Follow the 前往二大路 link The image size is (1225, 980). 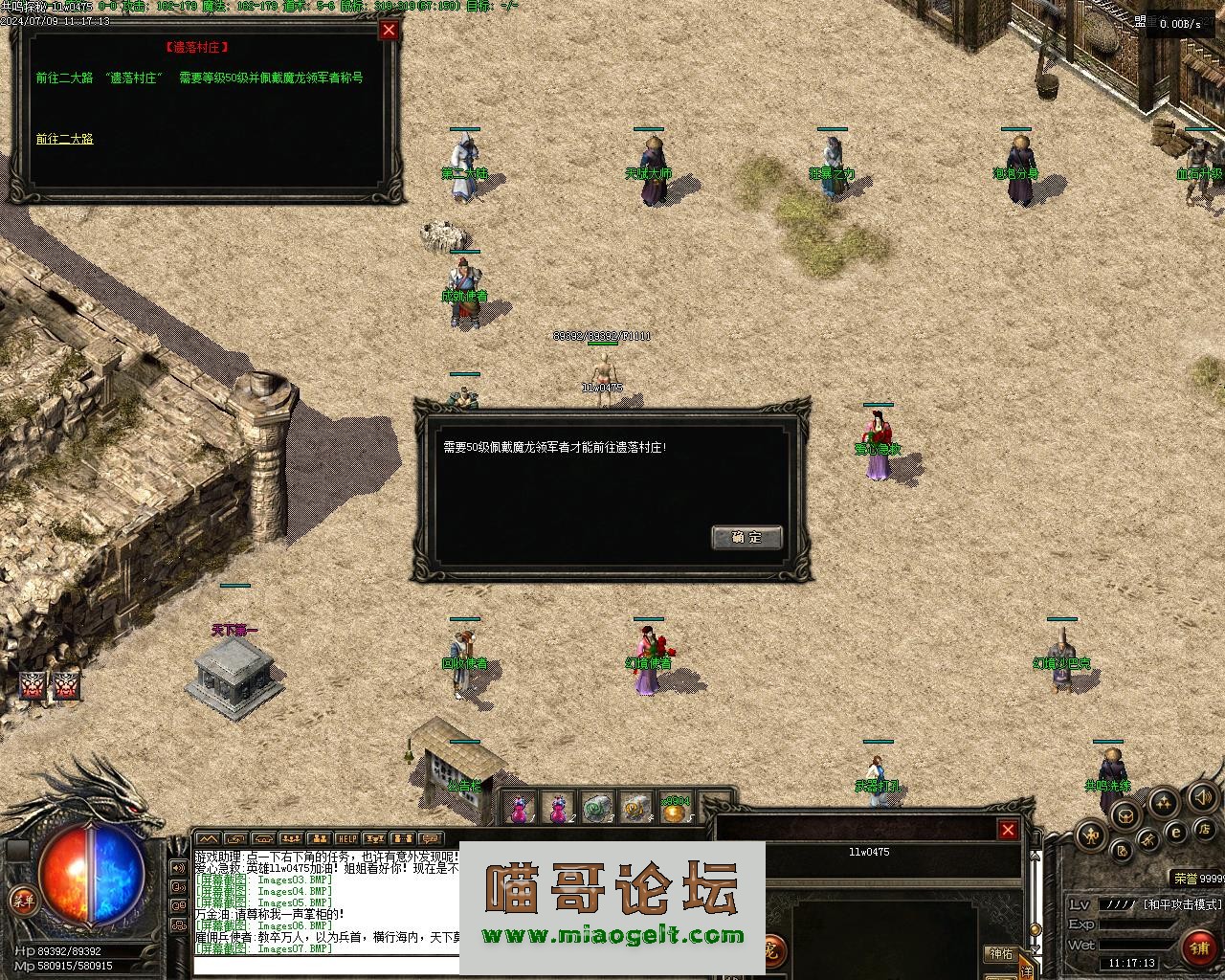point(65,139)
